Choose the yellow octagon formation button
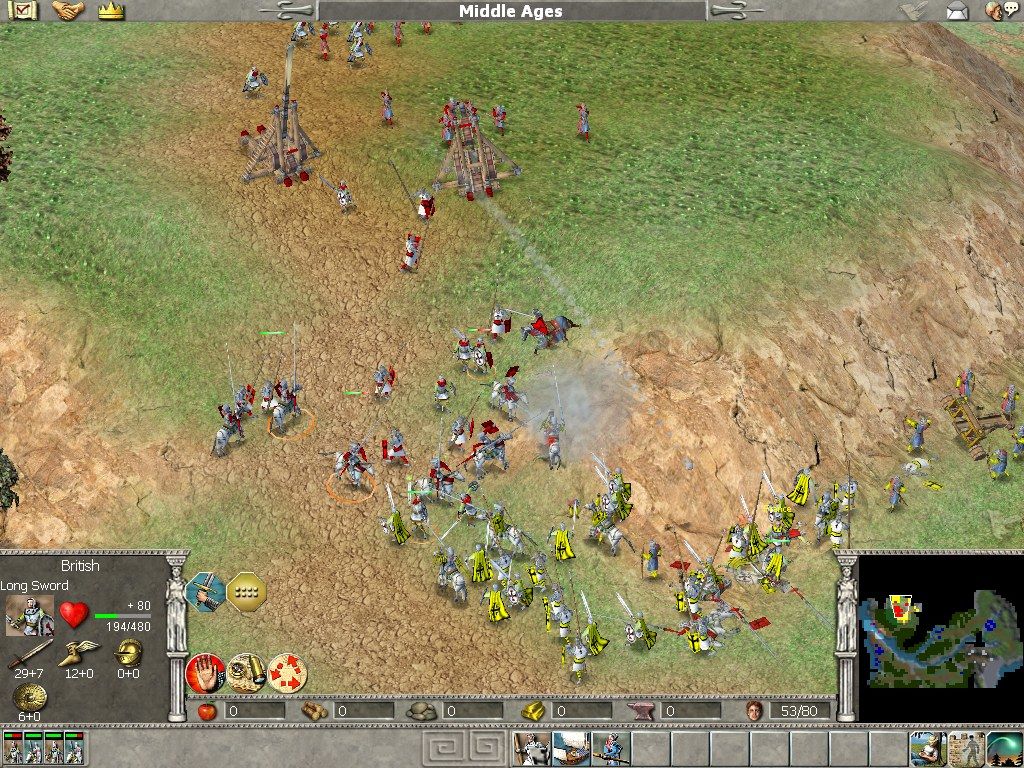1024x768 pixels. (x=246, y=591)
